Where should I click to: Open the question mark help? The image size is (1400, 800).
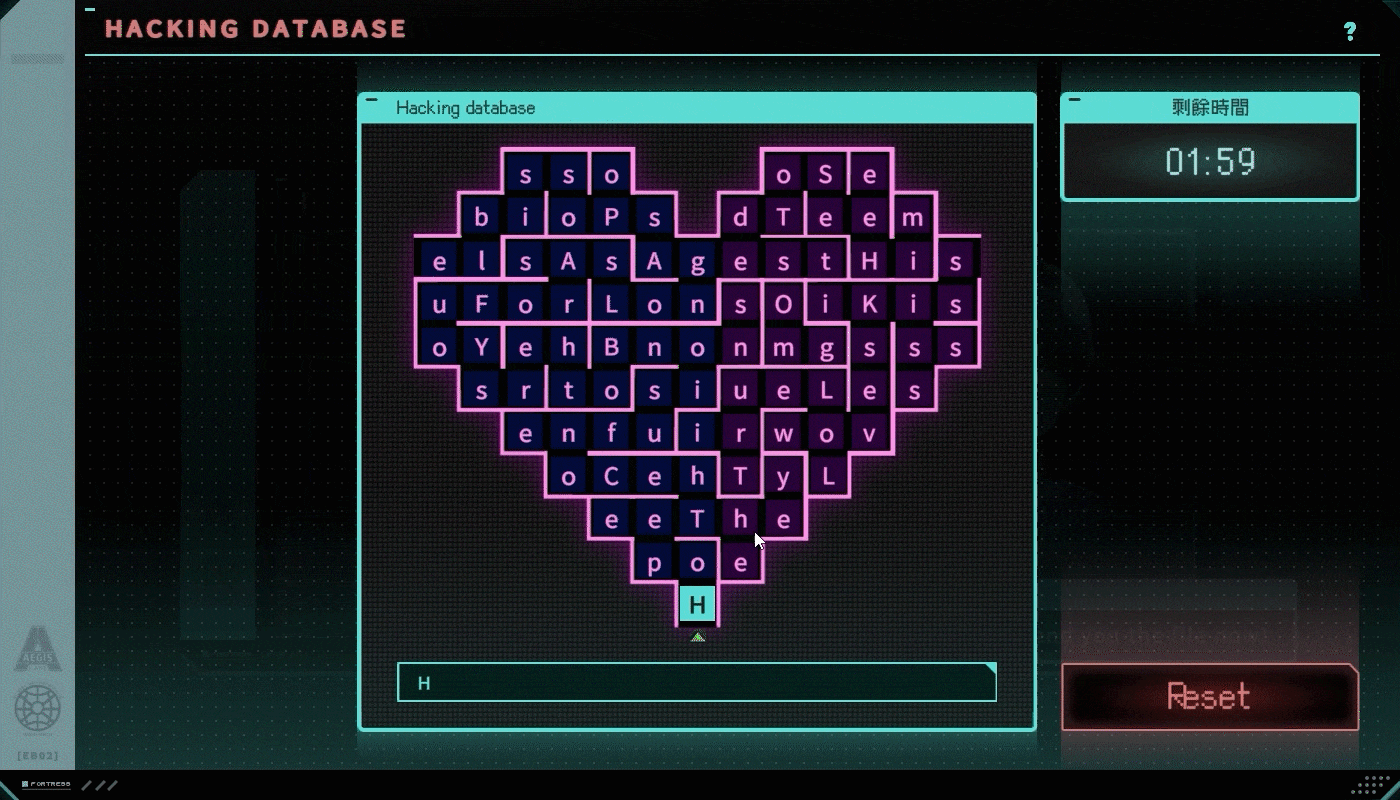pyautogui.click(x=1350, y=31)
